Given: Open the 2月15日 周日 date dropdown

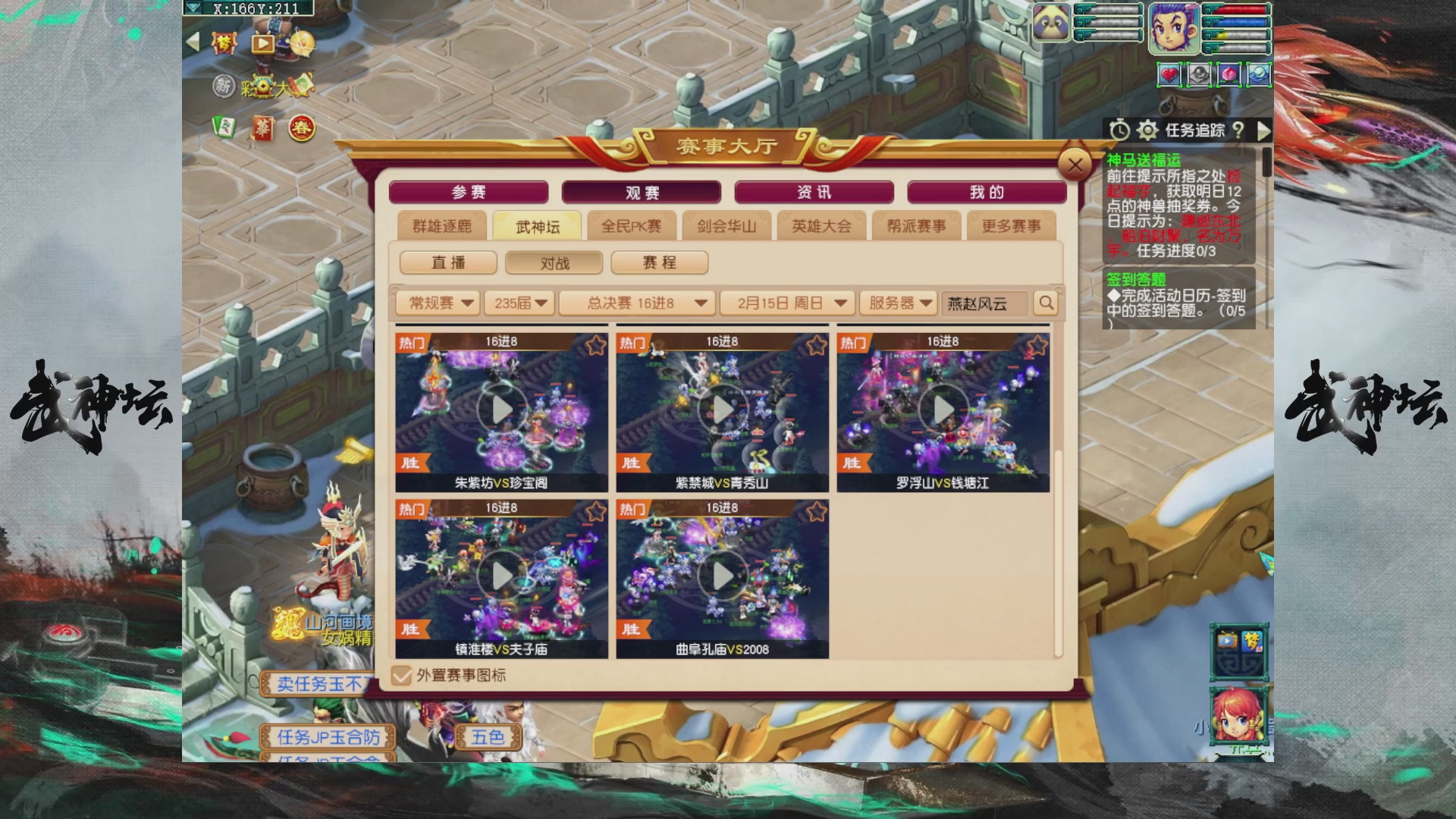Looking at the screenshot, I should coord(786,303).
